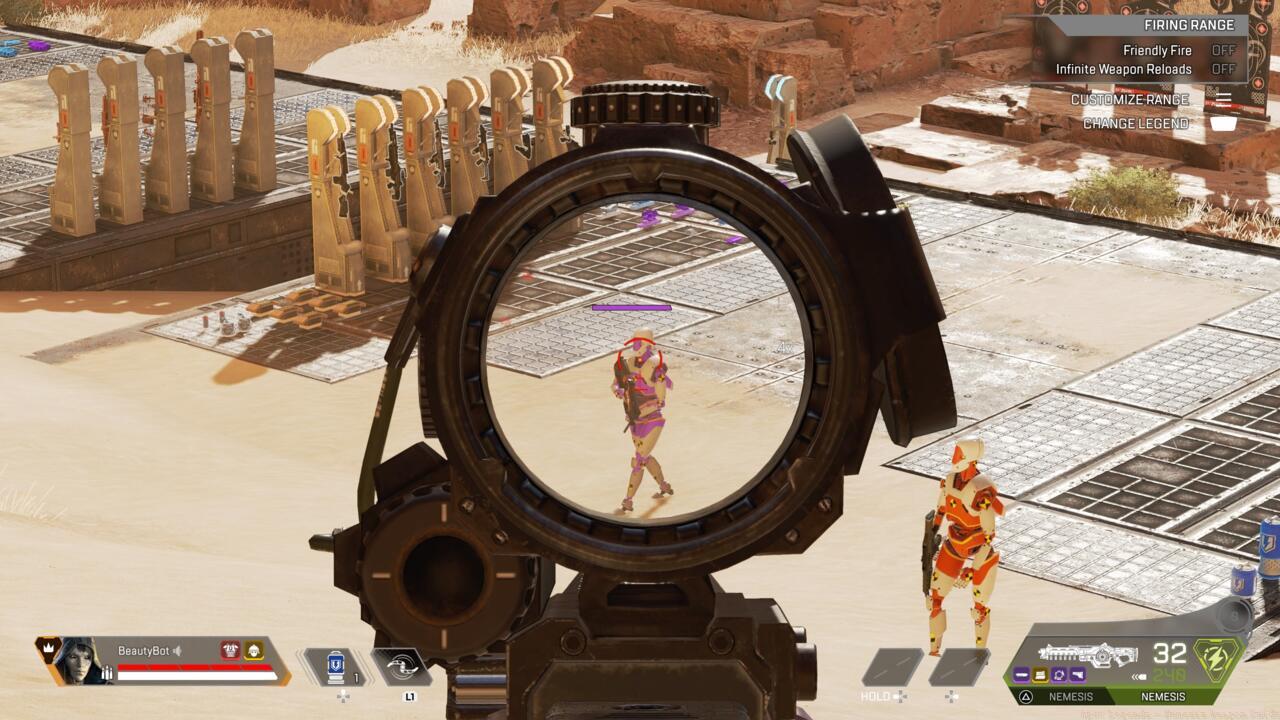This screenshot has height=720, width=1280.
Task: Select the shield cell icon in the inventory slot
Action: point(336,669)
